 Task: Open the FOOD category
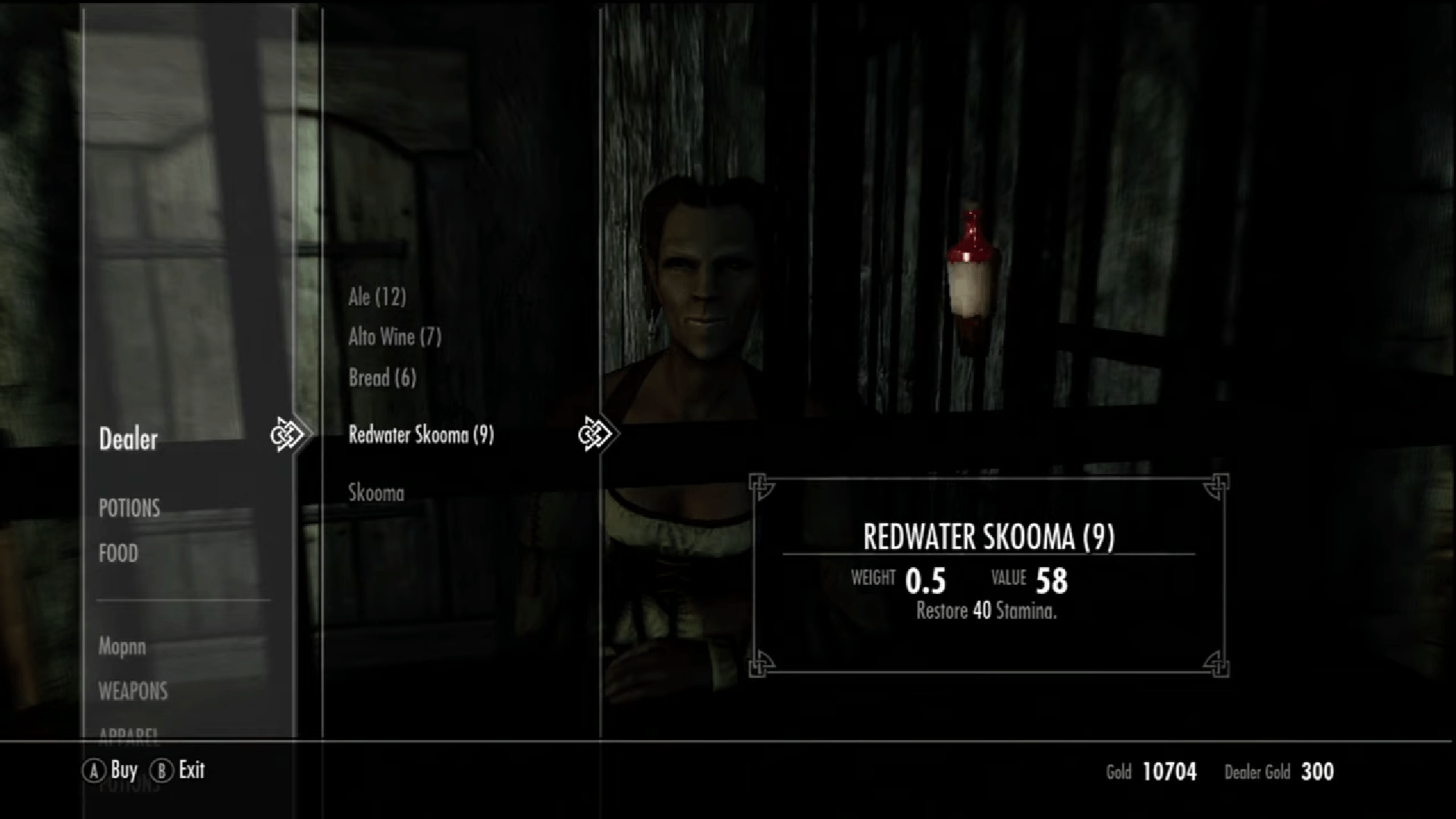(118, 554)
